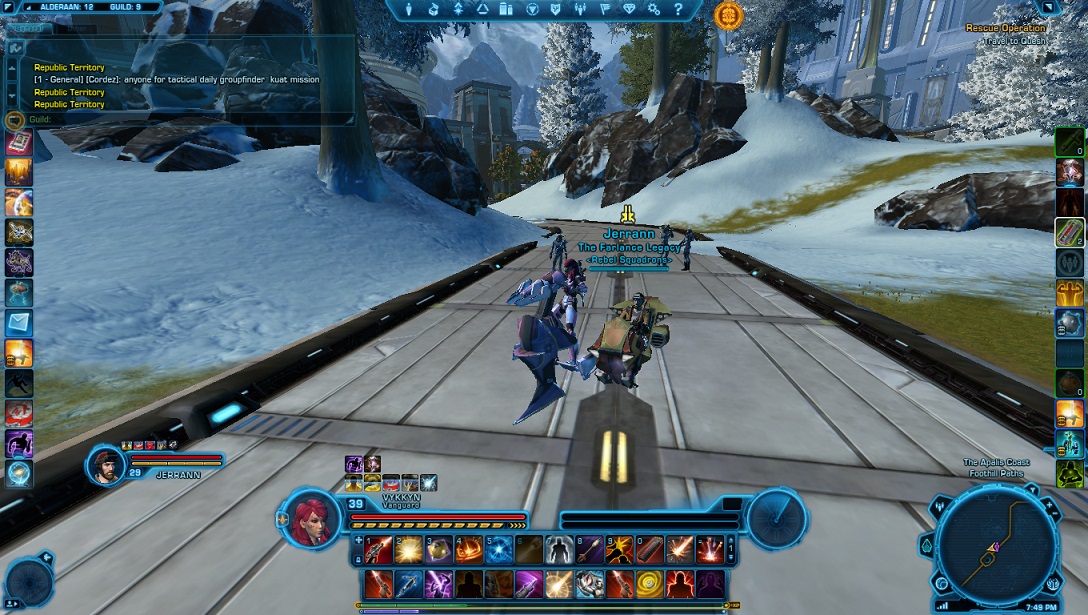1088x615 pixels.
Task: Activate the yellow spiral ability on the lower hotbar
Action: [650, 583]
